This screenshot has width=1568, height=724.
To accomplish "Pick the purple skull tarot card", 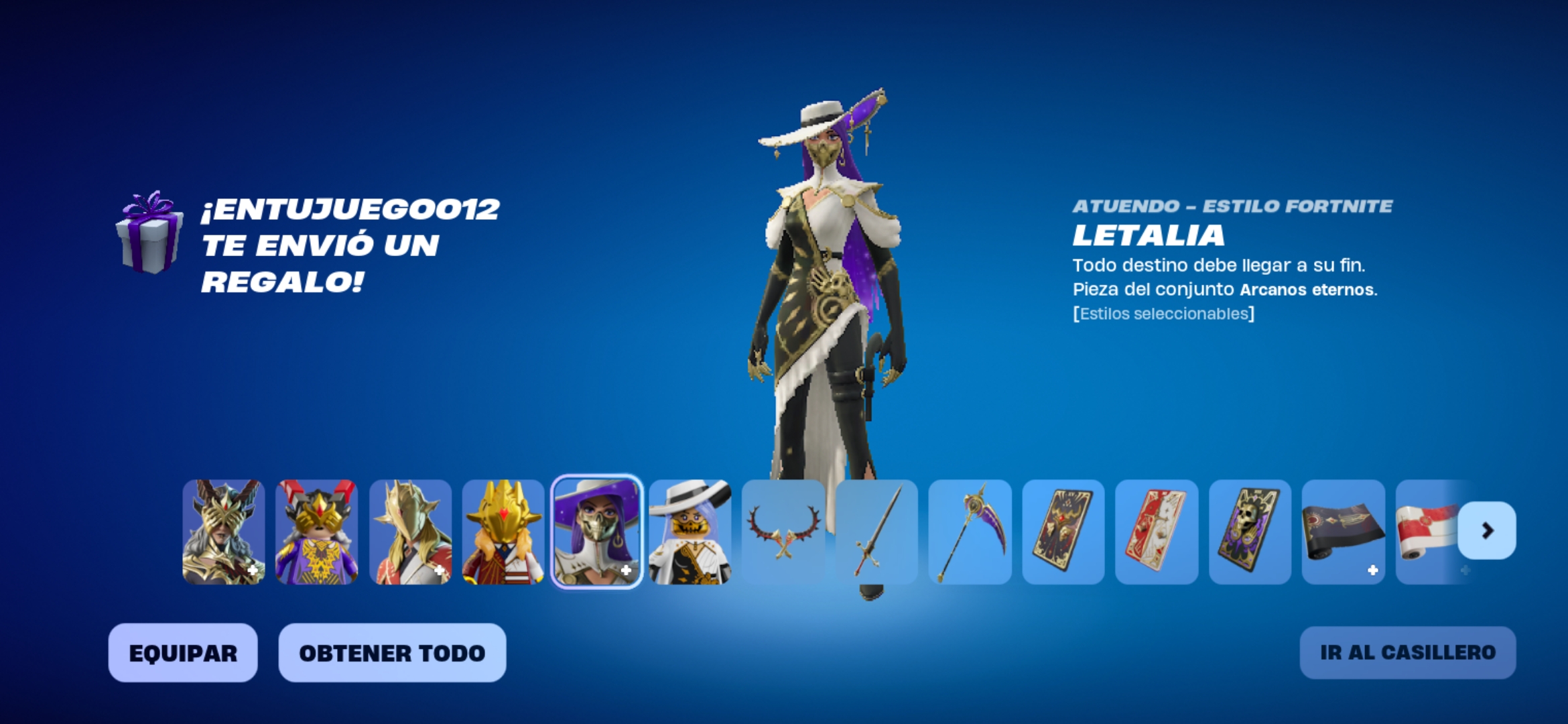I will (x=1250, y=532).
